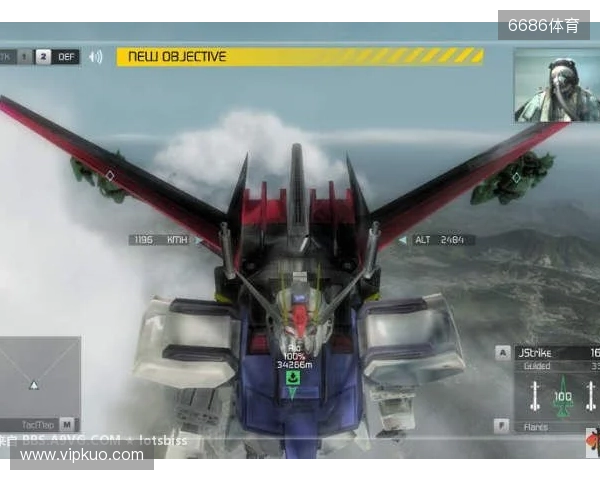Open the www.vipkuo.com watermark link

[x=82, y=455]
